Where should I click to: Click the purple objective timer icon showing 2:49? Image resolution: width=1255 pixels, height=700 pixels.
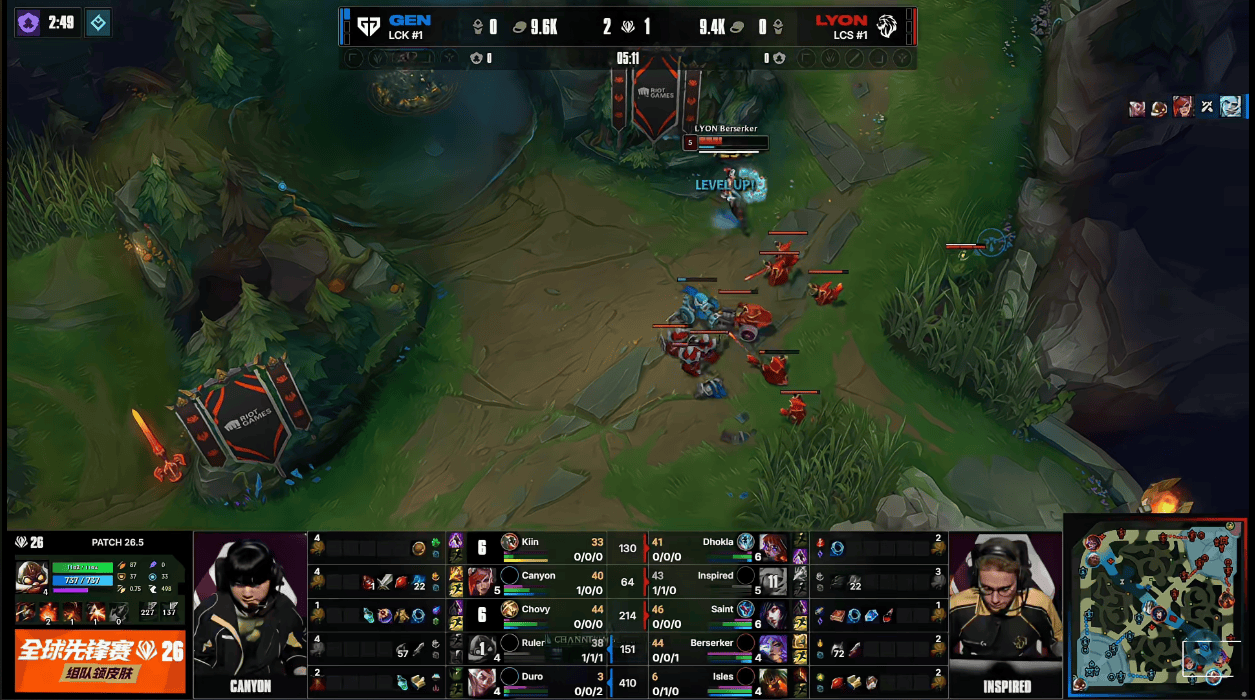tap(29, 22)
